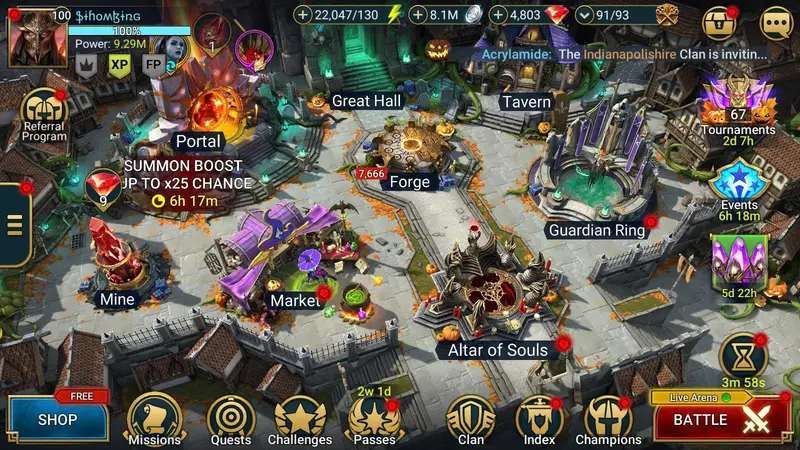Viewport: 800px width, 450px height.
Task: Open the Missions menu
Action: 154,417
